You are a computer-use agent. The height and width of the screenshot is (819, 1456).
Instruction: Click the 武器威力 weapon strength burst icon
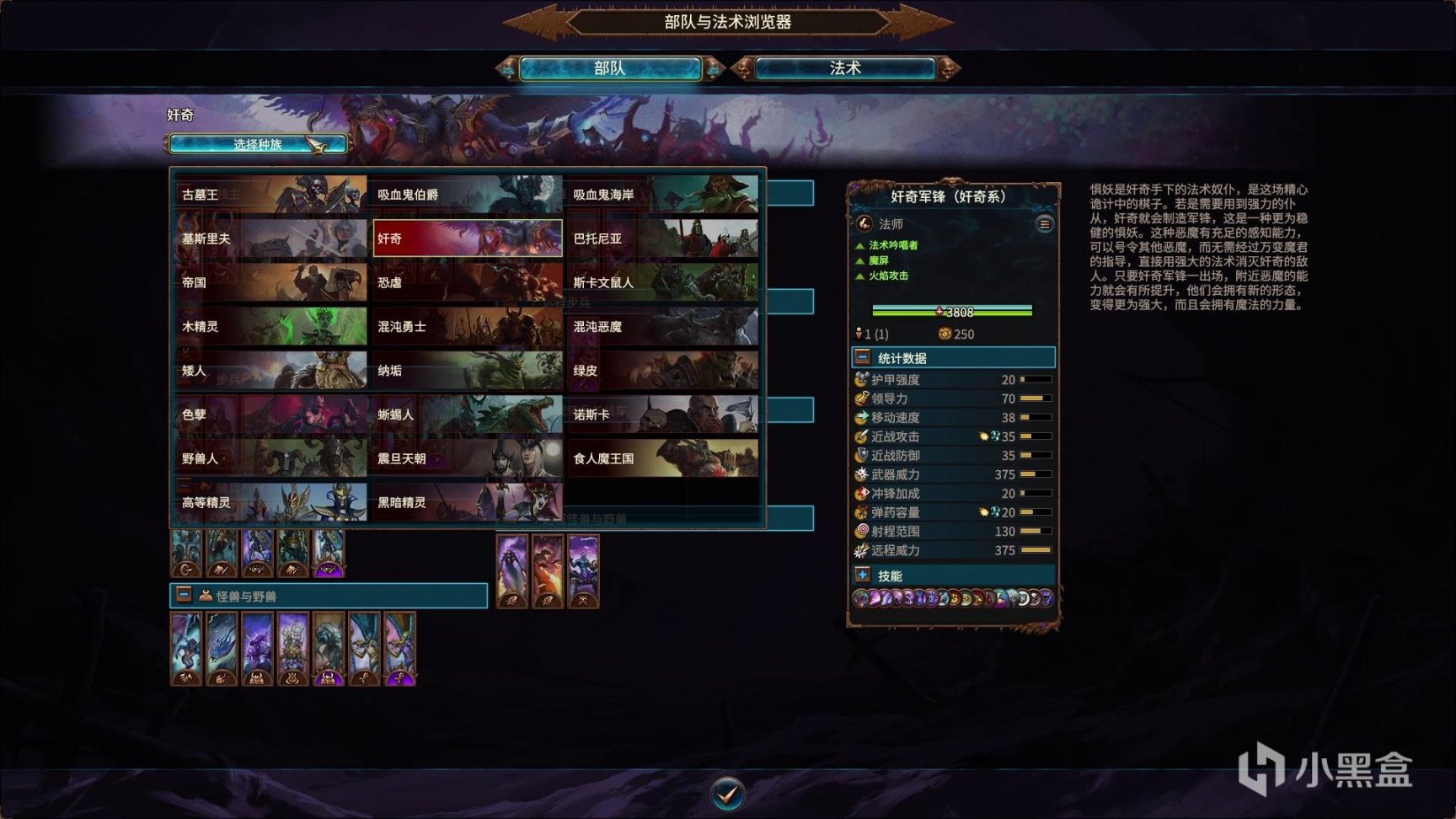861,474
